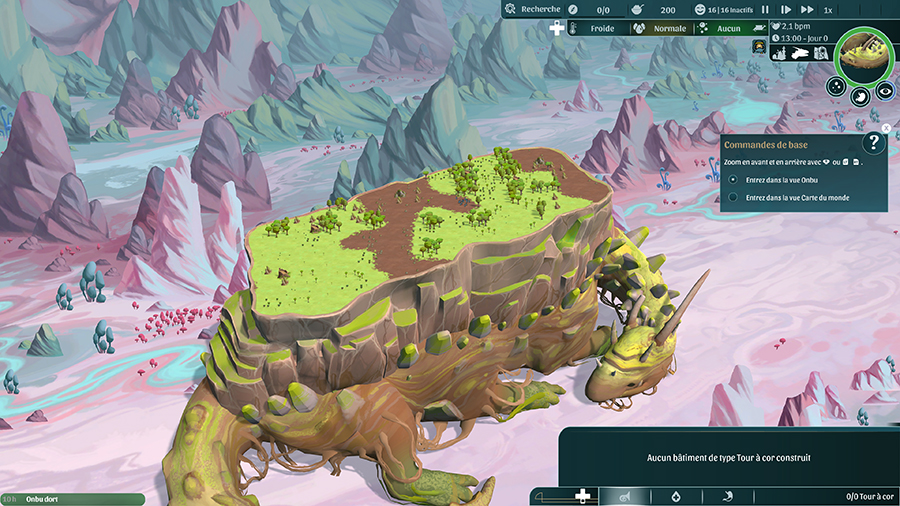Open the Onbu portrait view
This screenshot has width=900, height=506.
pos(863,53)
